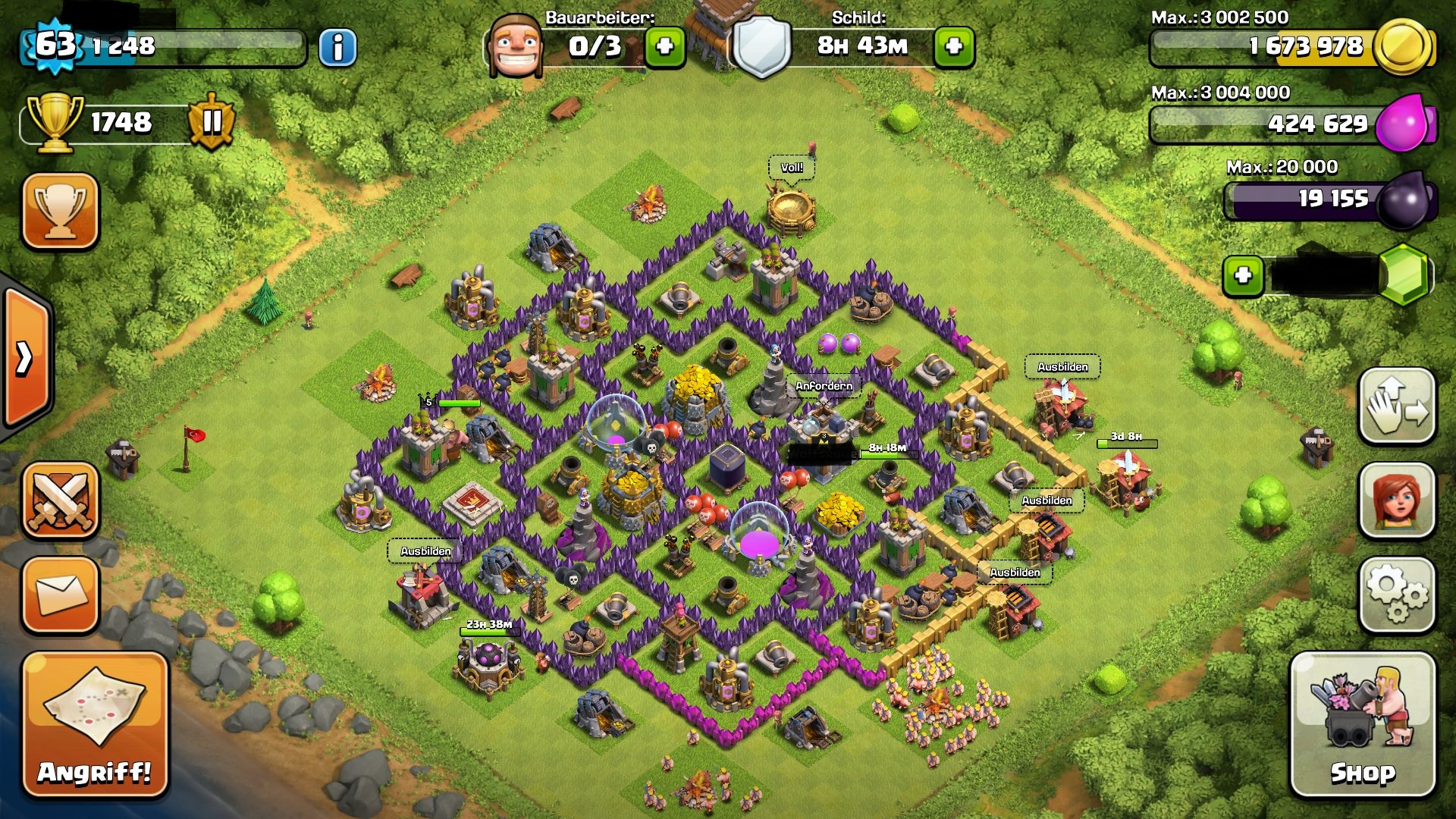Expand the orange side arrow panel

[x=27, y=358]
